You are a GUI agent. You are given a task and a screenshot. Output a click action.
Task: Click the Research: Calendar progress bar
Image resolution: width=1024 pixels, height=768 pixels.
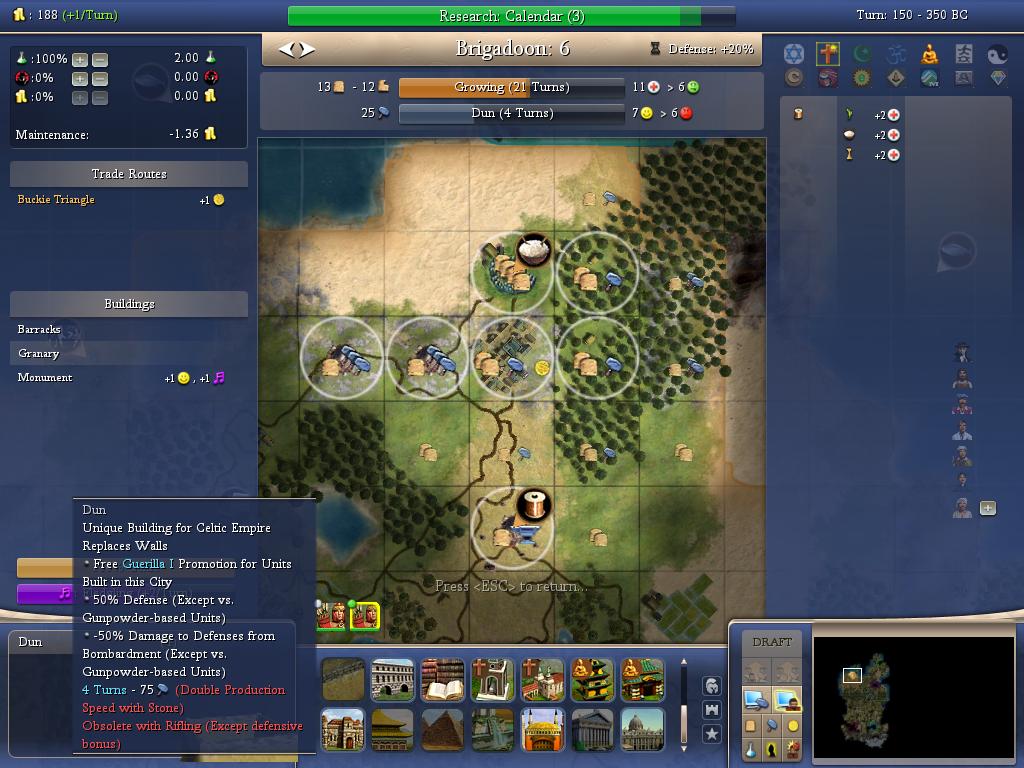click(511, 16)
